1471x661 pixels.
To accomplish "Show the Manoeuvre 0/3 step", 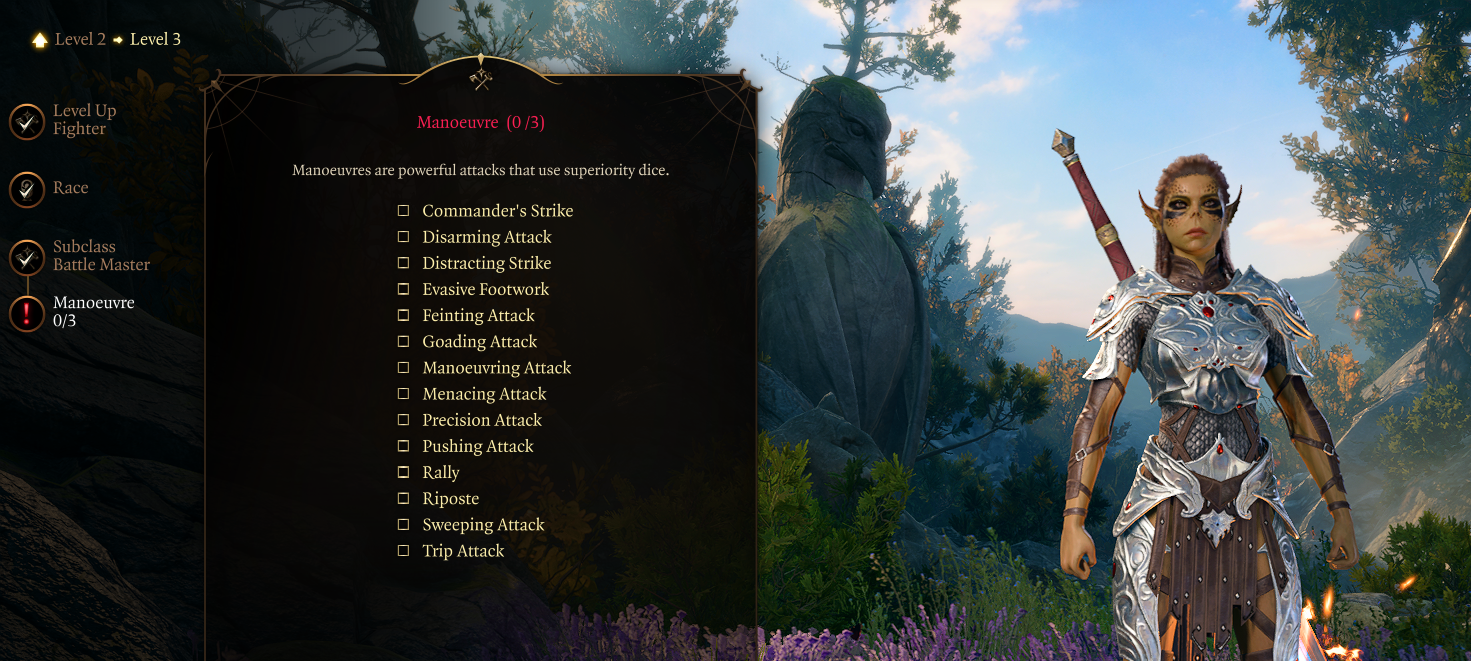I will [x=27, y=313].
